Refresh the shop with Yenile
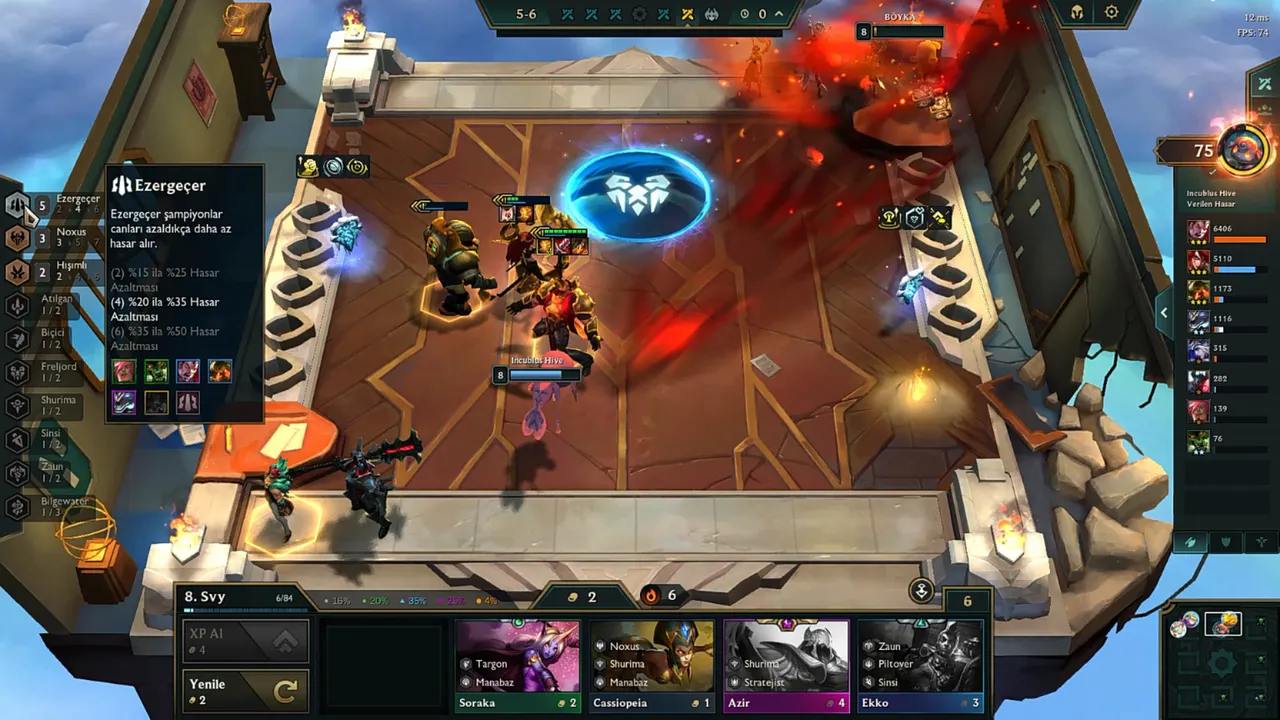Image resolution: width=1280 pixels, height=720 pixels. click(245, 691)
